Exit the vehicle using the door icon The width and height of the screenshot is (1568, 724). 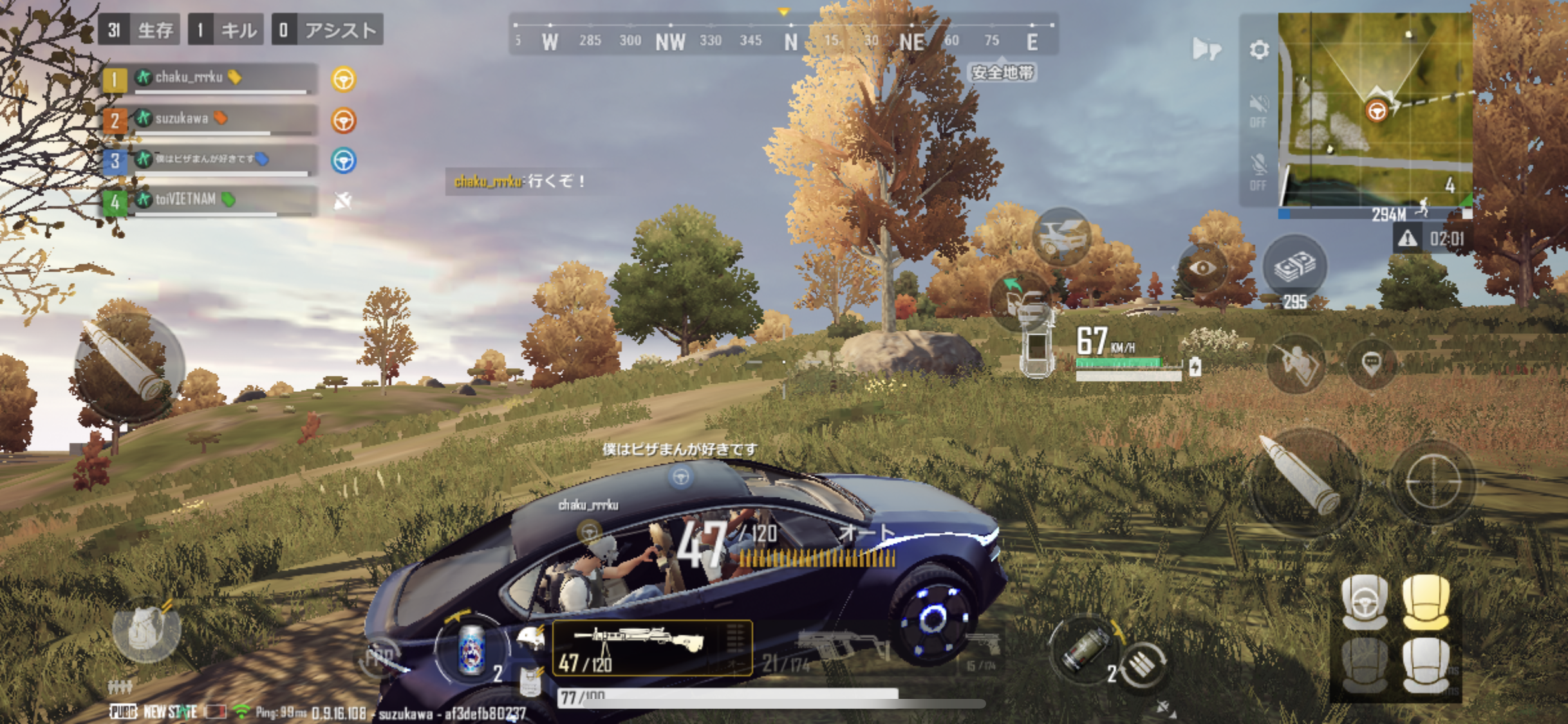1020,298
